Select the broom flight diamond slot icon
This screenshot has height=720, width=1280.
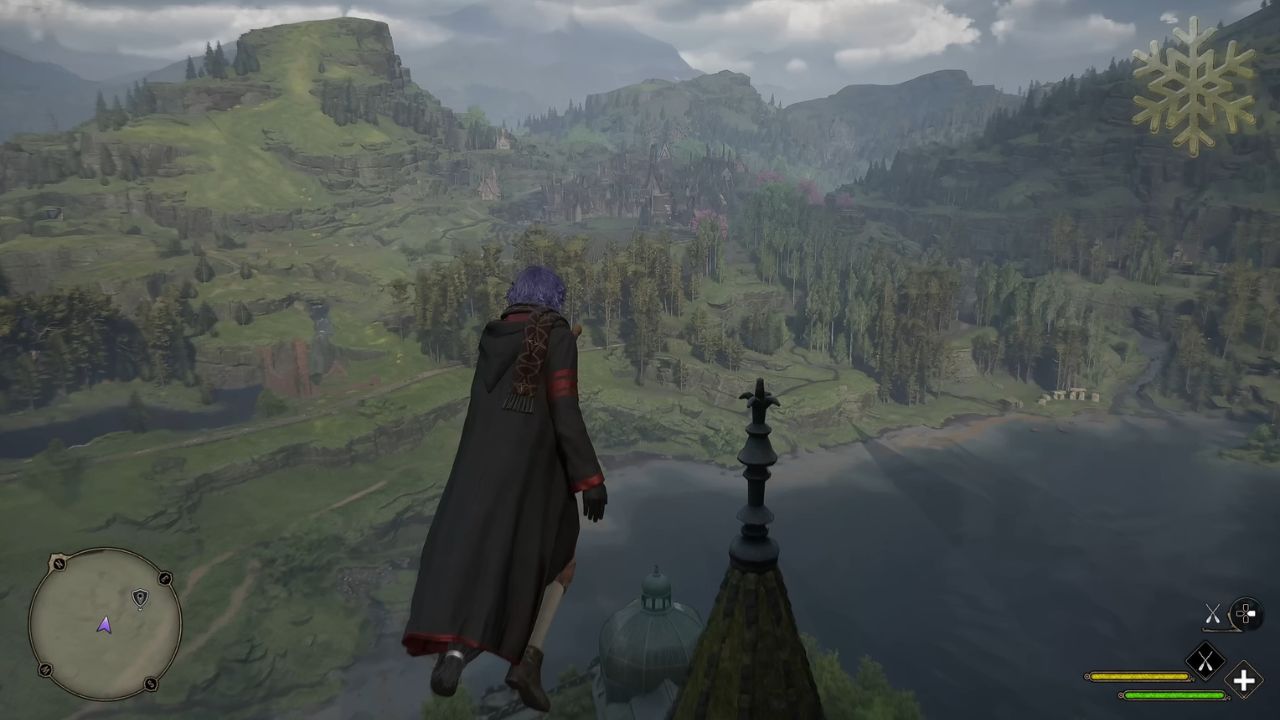1206,660
